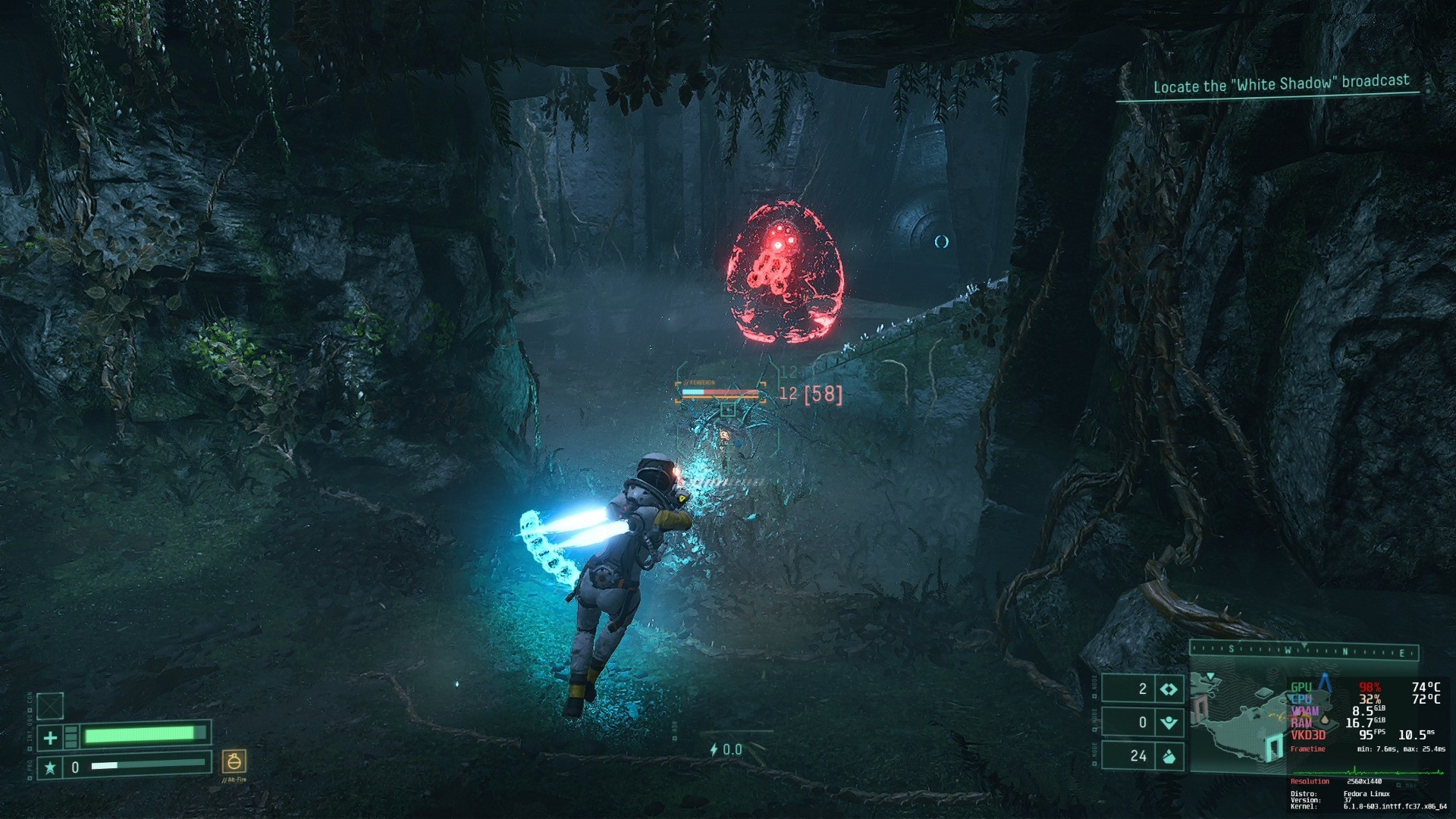
Task: Select the empty crossed-out item slot
Action: pyautogui.click(x=50, y=706)
